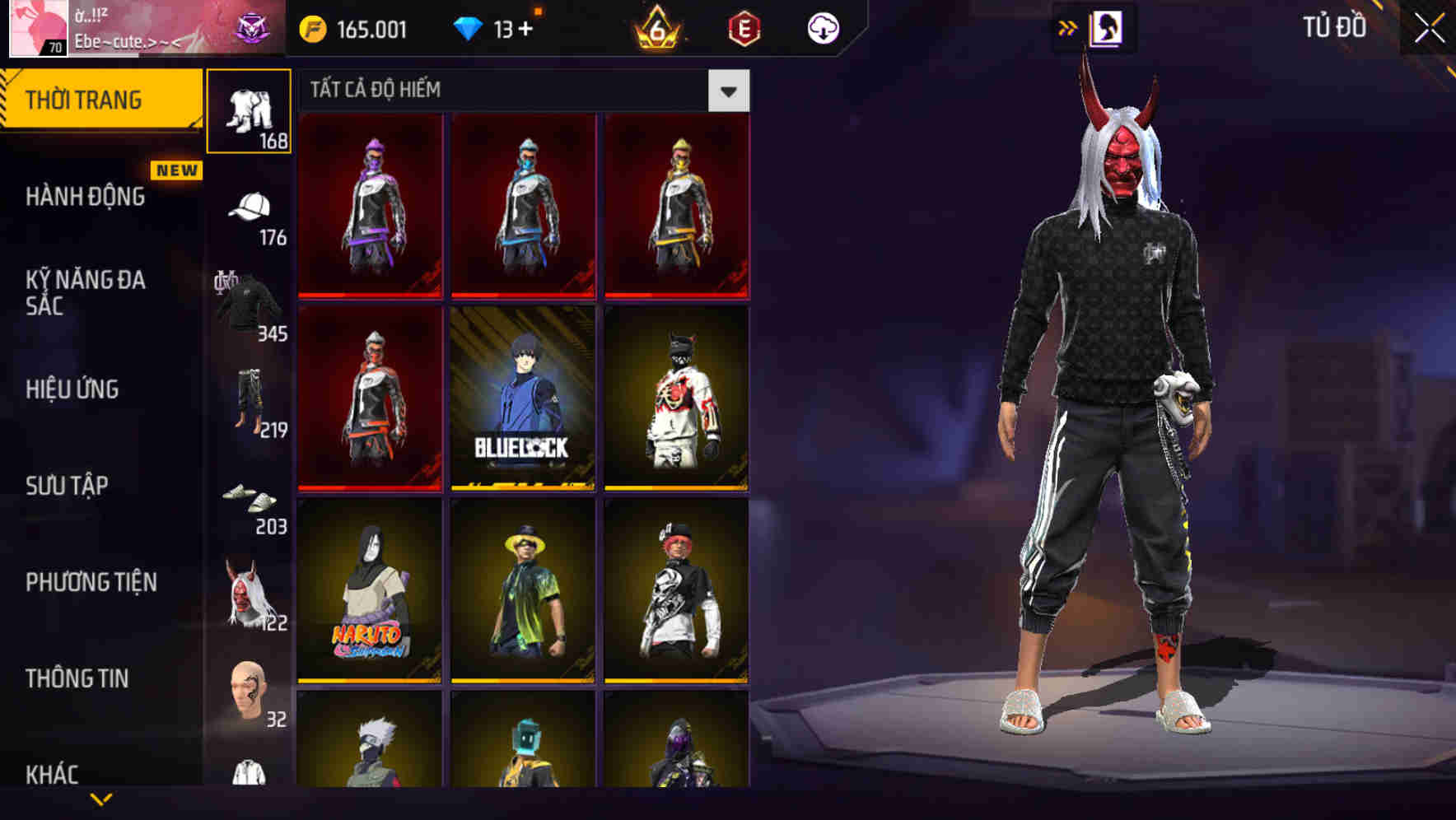
Task: Click the cloud download icon in top bar
Action: click(822, 27)
